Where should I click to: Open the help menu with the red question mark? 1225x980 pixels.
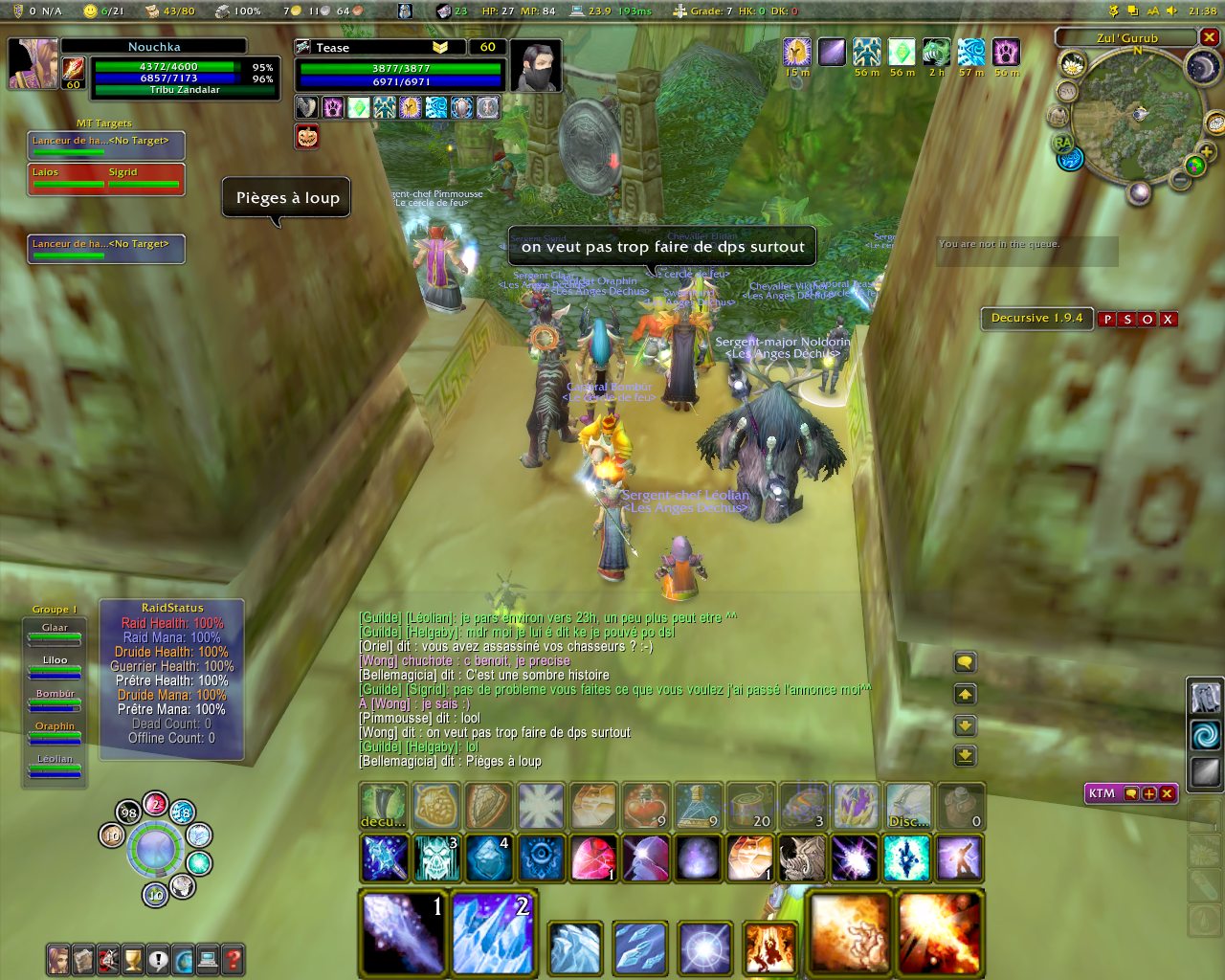coord(233,959)
